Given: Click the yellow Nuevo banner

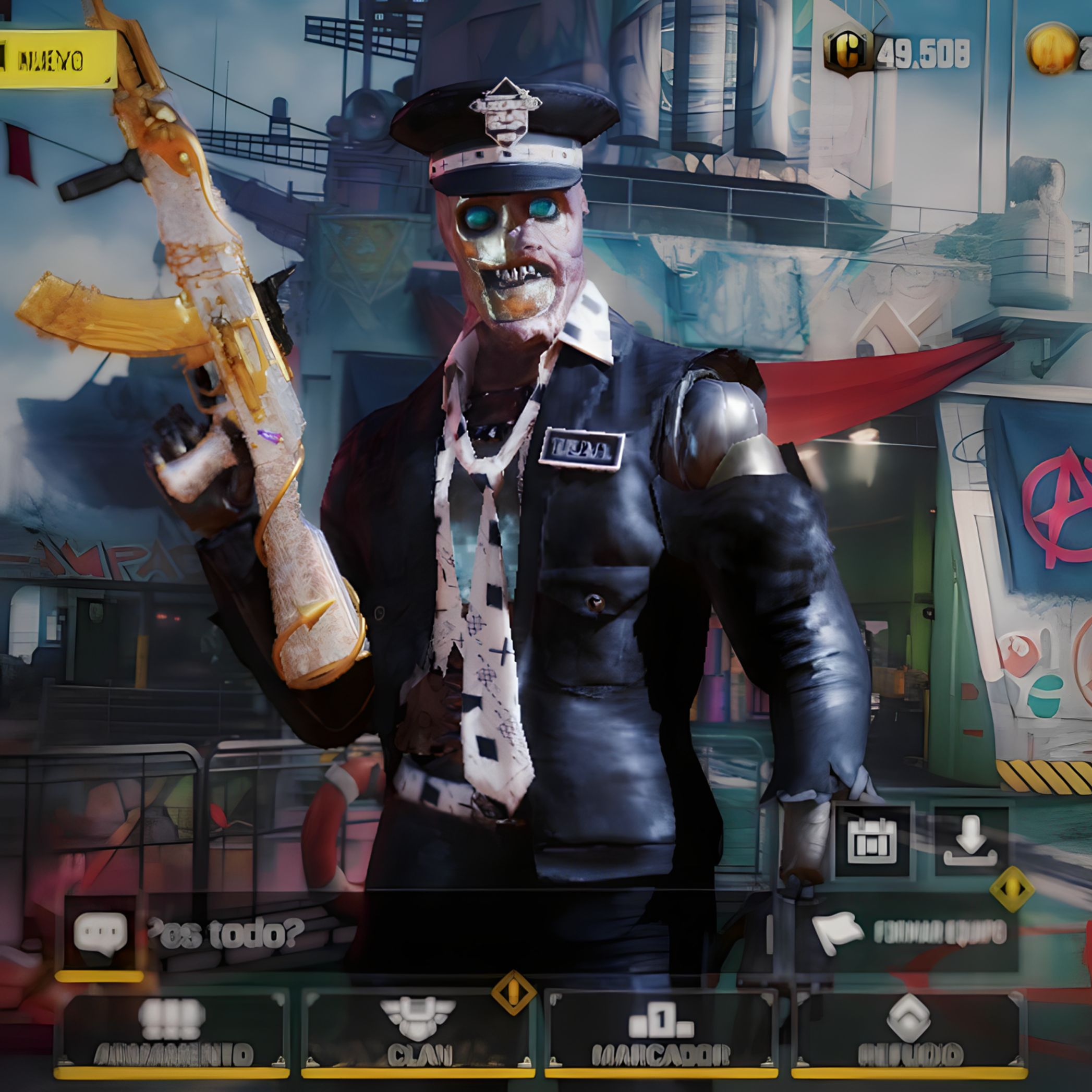Looking at the screenshot, I should click(56, 60).
